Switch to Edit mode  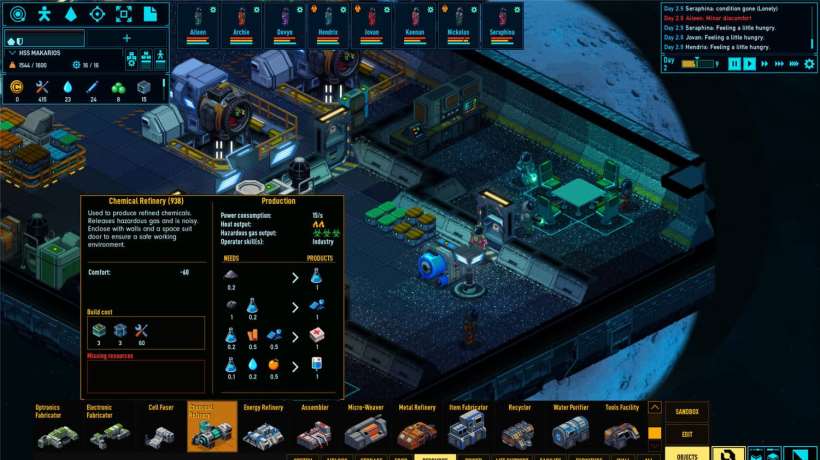(x=687, y=433)
